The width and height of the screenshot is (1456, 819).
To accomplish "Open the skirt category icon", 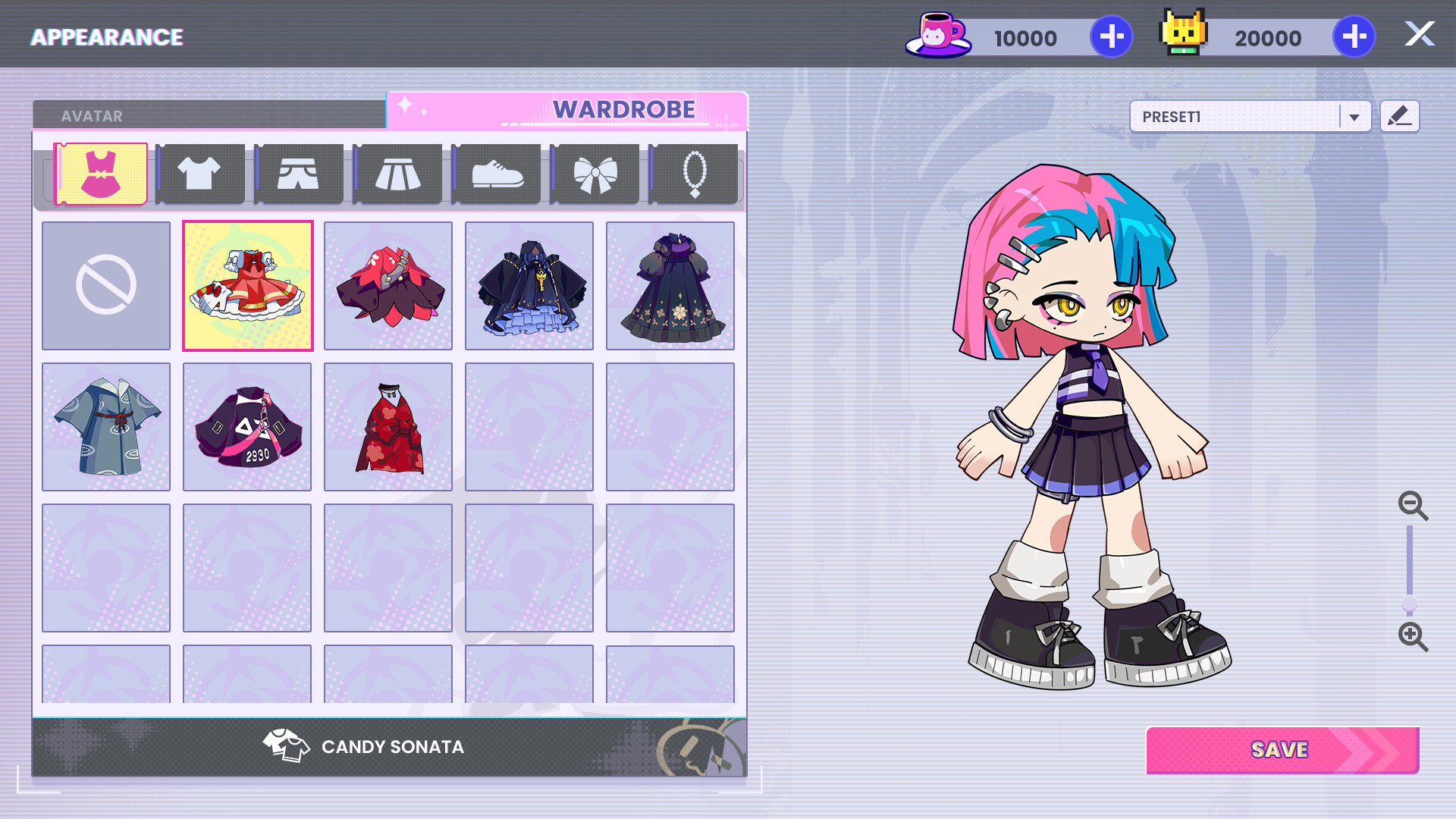I will (397, 173).
